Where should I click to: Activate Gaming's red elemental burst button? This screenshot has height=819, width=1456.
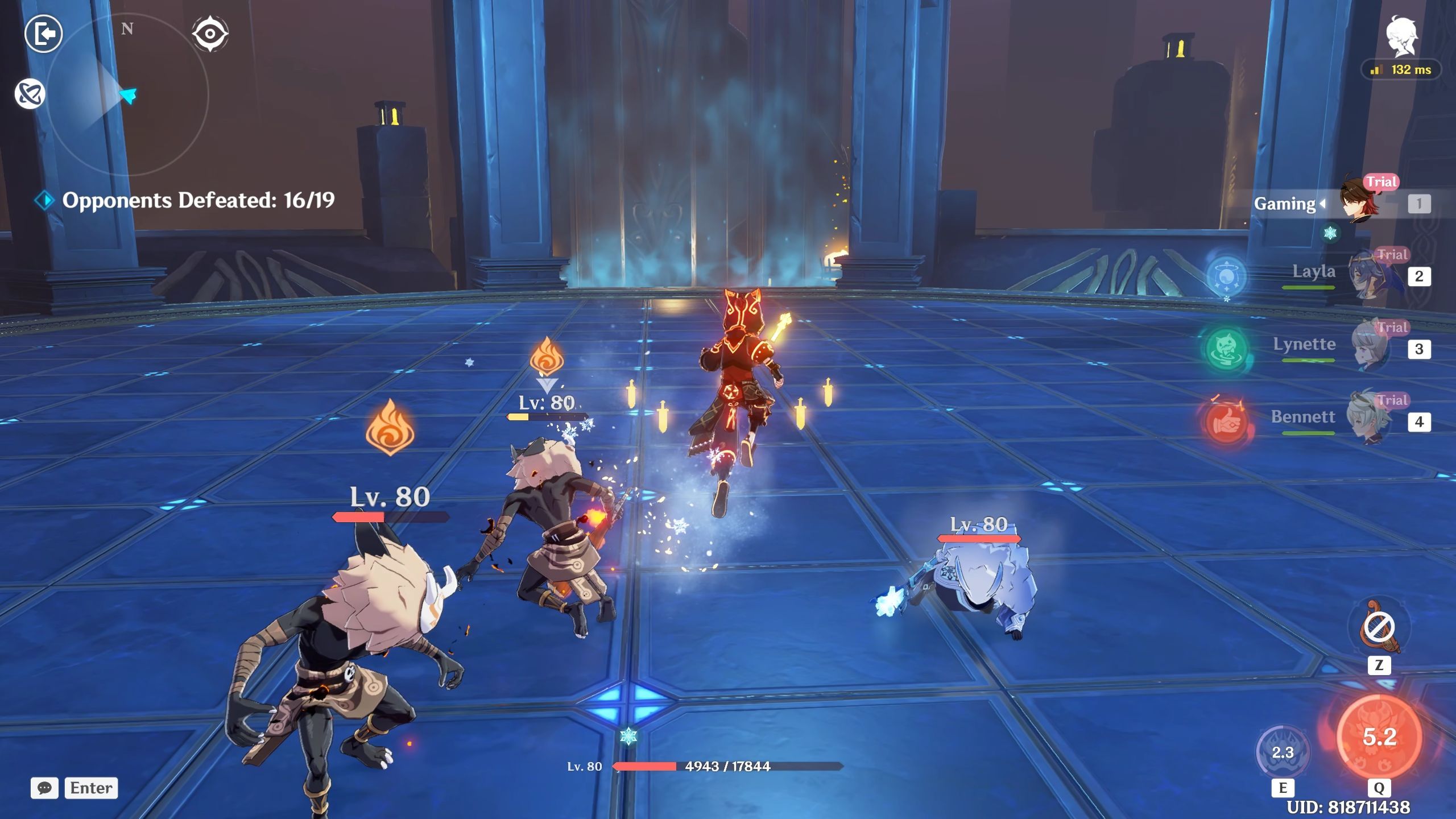(1379, 737)
